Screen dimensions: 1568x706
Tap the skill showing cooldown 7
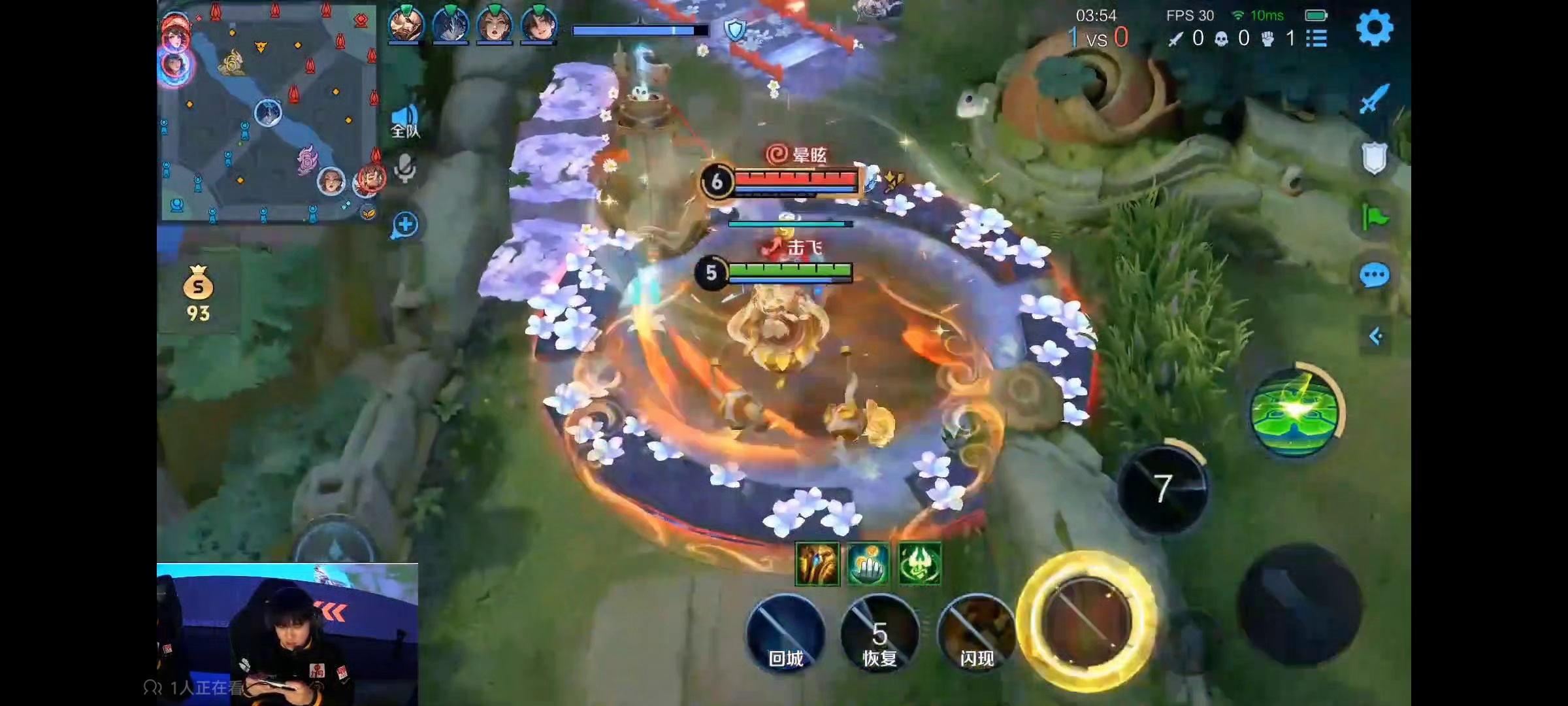(1162, 489)
